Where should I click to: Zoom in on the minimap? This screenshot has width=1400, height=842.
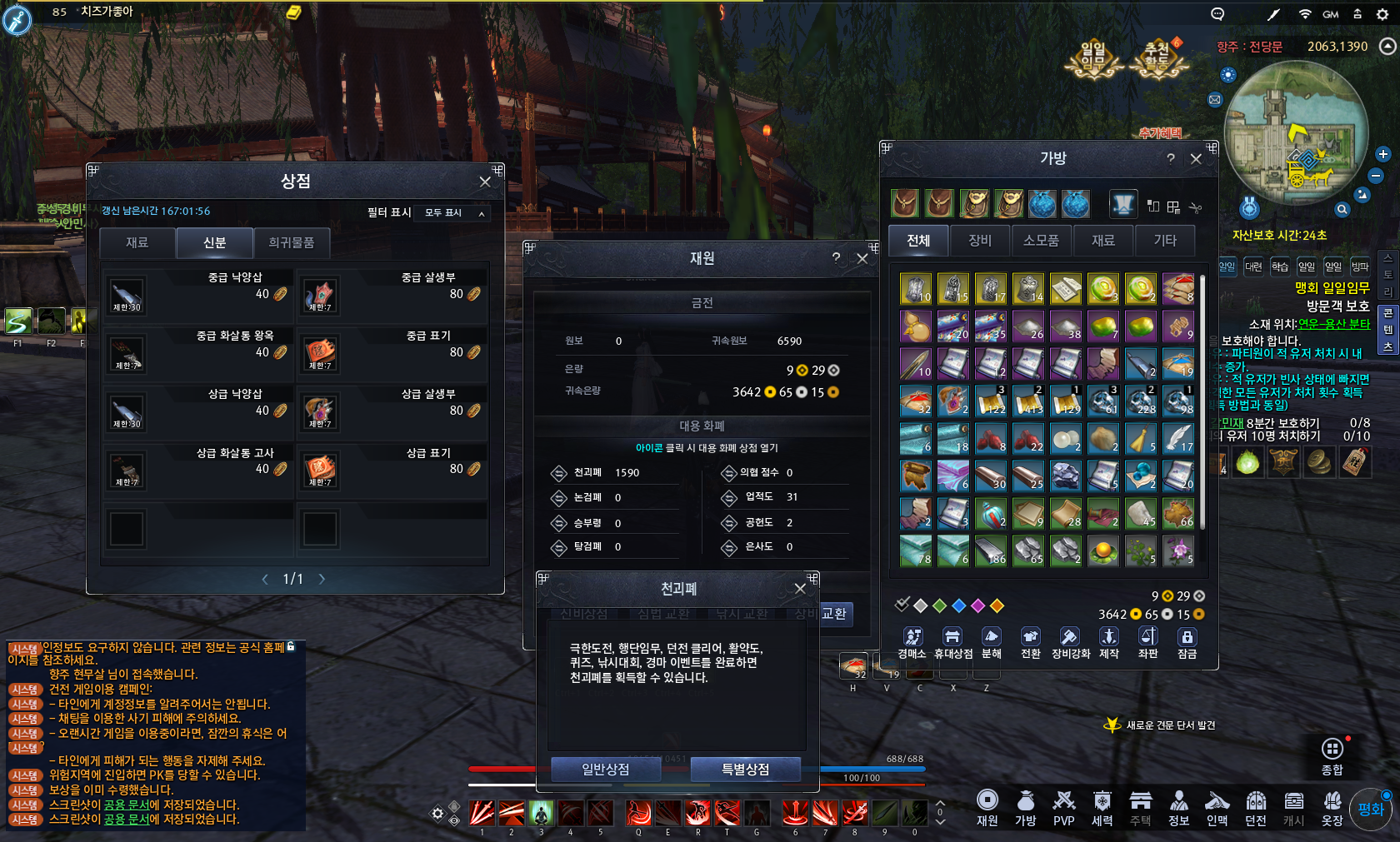(x=1383, y=155)
